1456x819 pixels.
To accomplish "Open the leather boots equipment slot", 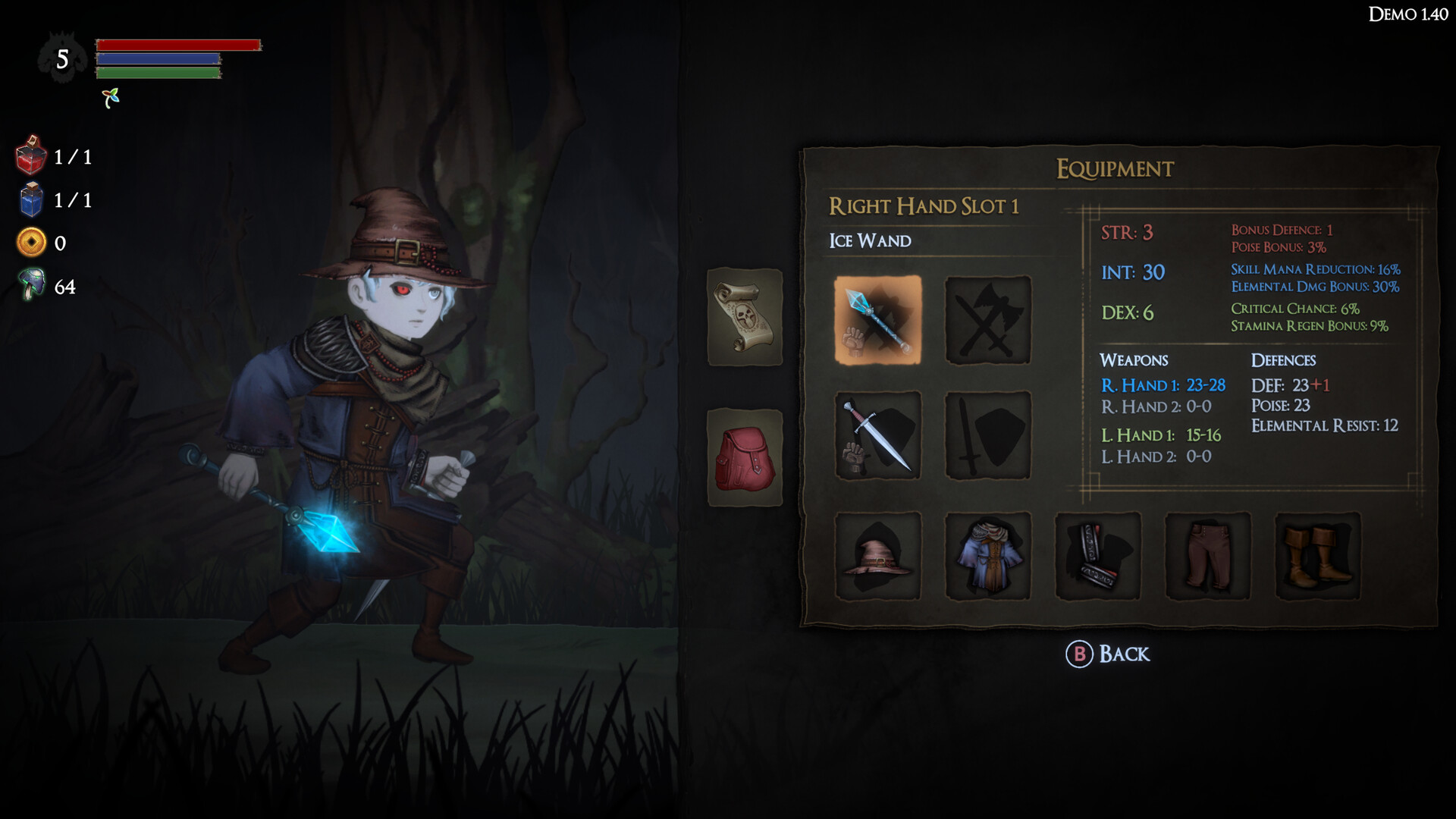I will (x=1317, y=556).
